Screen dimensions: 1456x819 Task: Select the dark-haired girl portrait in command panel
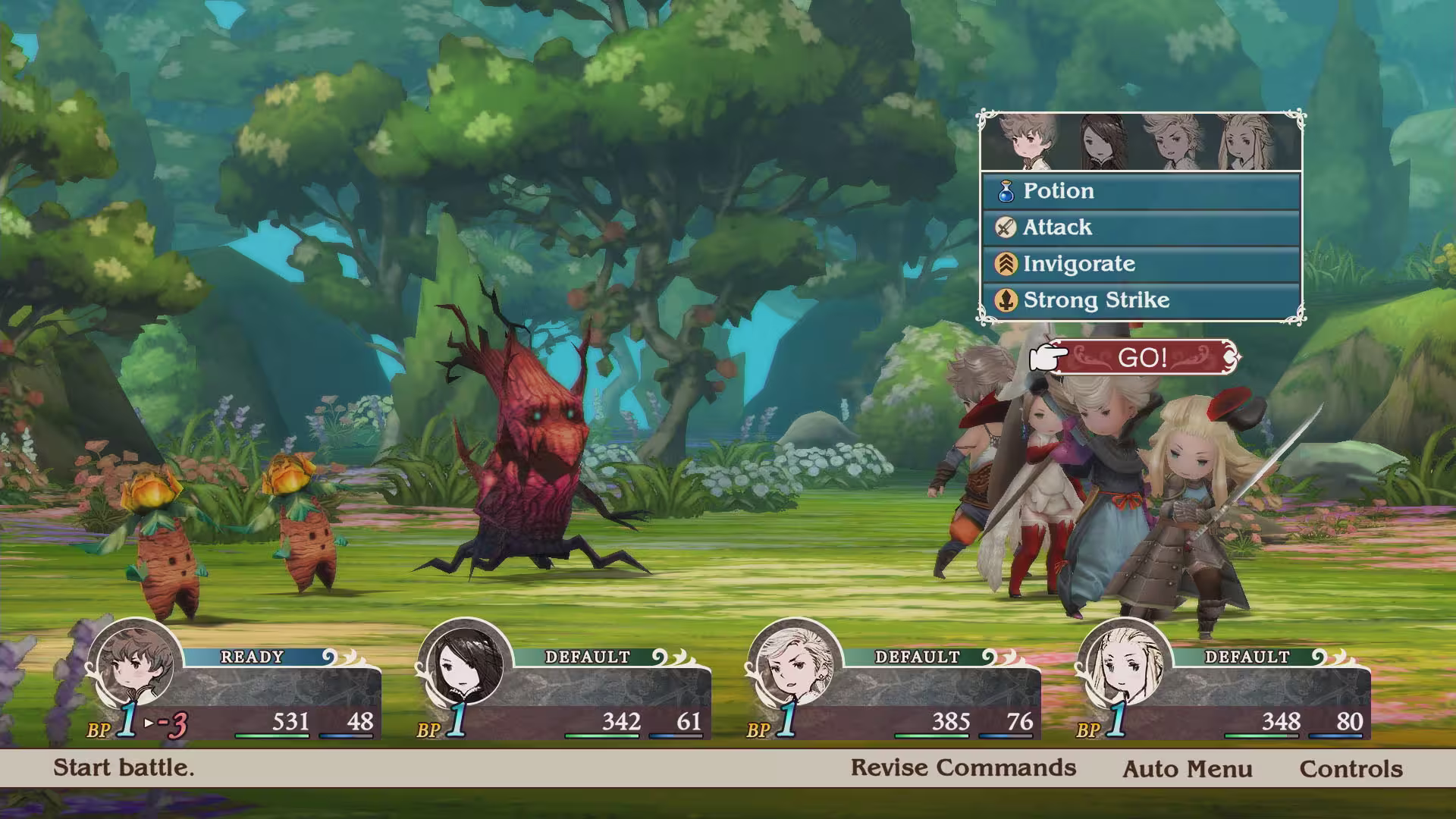[x=1101, y=143]
